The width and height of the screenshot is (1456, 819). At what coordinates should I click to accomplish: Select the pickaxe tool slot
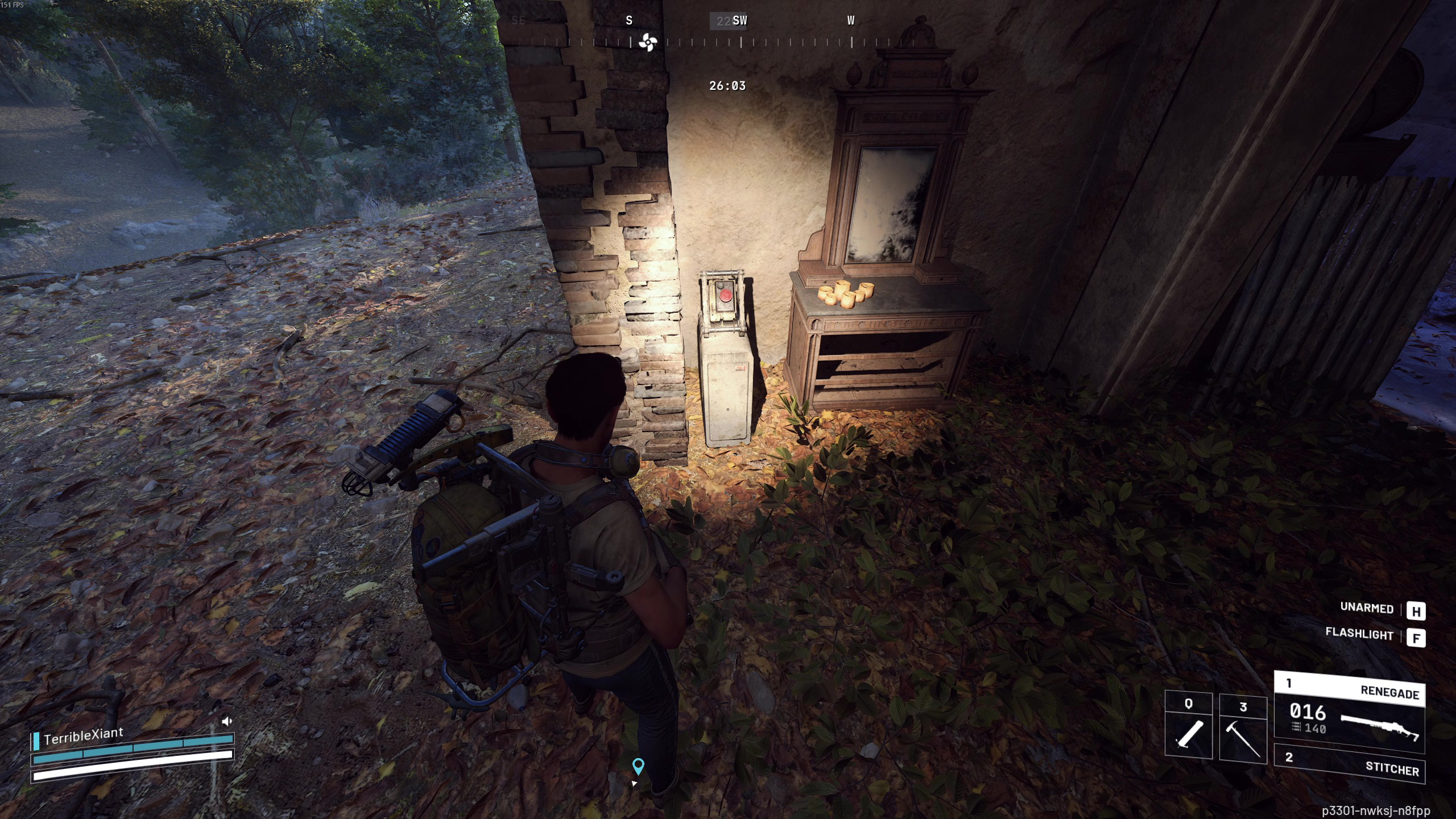1243,729
